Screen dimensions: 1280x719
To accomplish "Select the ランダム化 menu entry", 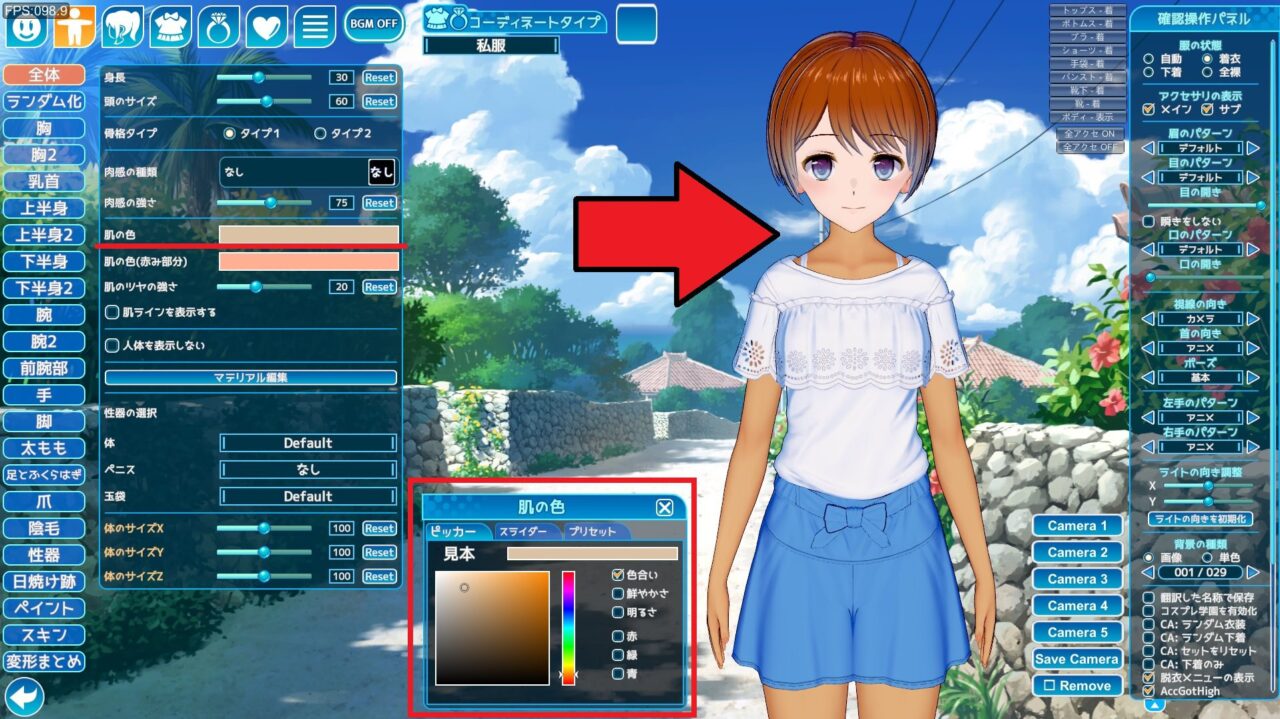I will pyautogui.click(x=44, y=101).
